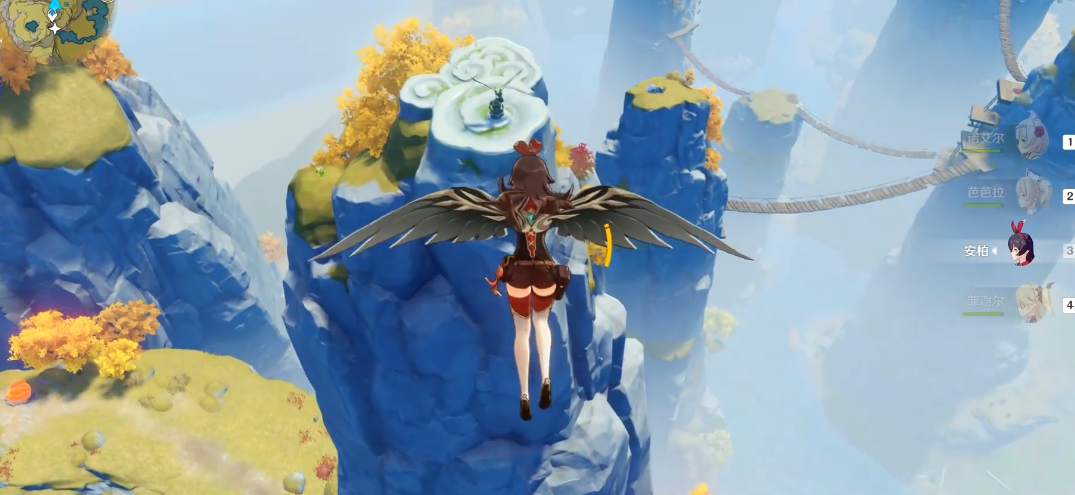
Task: Select active character 安柏 in party list
Action: point(1021,248)
